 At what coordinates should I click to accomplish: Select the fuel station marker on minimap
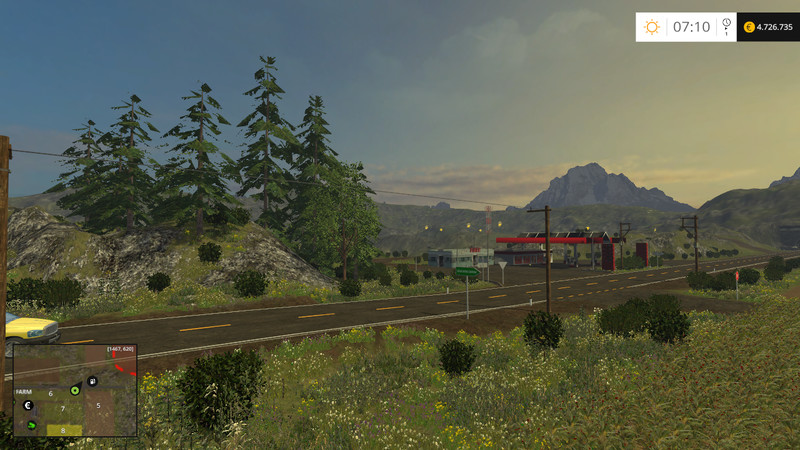(x=92, y=381)
